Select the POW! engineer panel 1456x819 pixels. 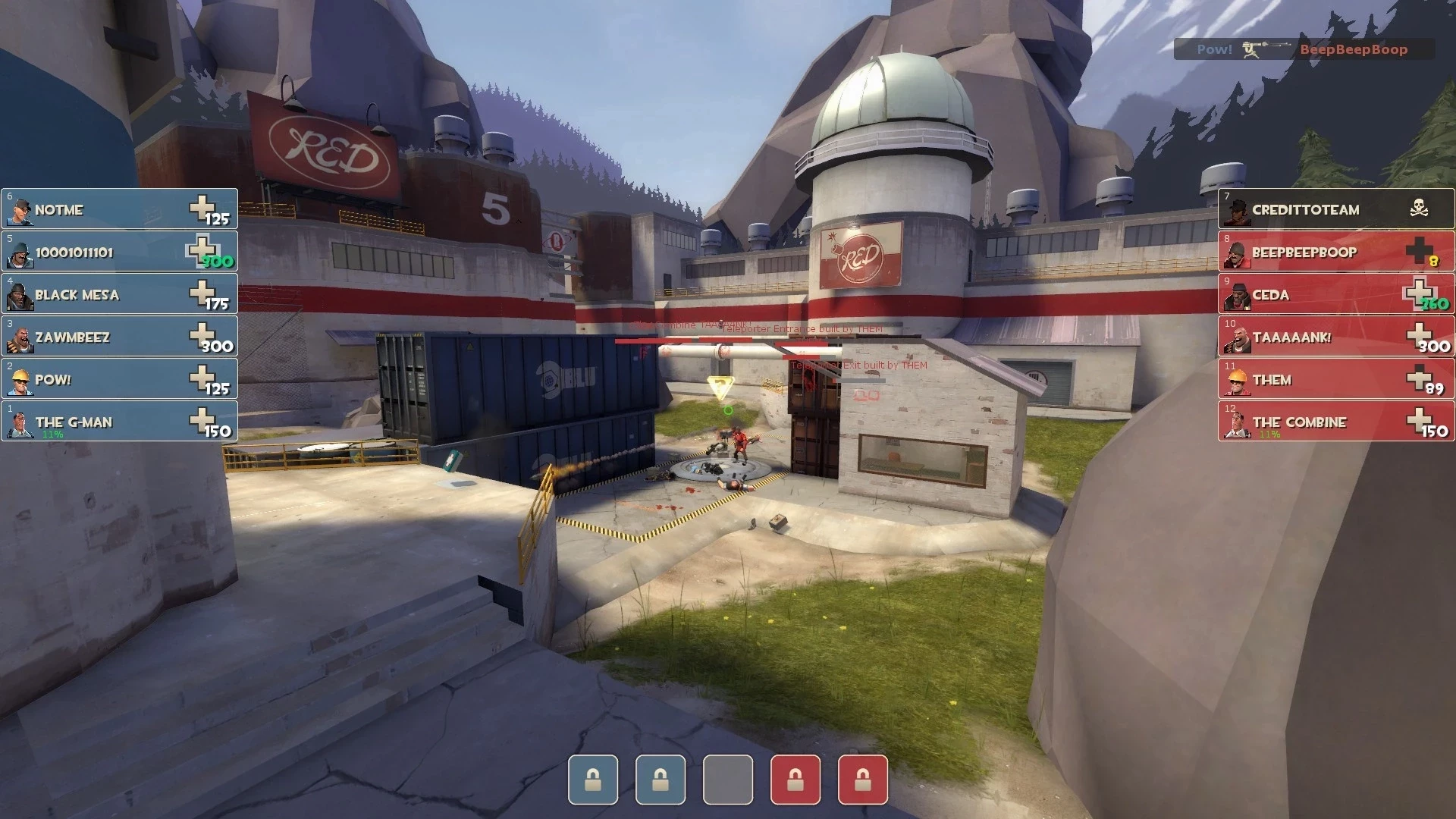(x=120, y=379)
